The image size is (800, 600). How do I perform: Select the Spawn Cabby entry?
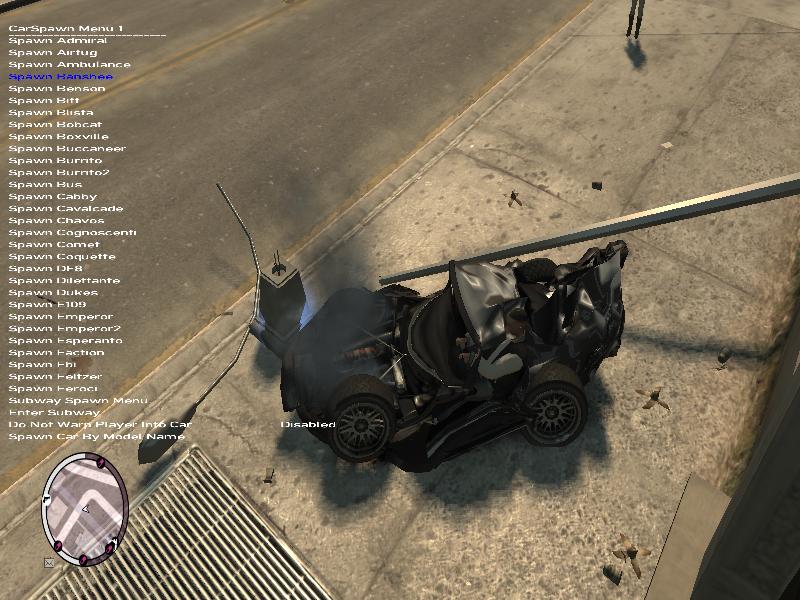[53, 197]
